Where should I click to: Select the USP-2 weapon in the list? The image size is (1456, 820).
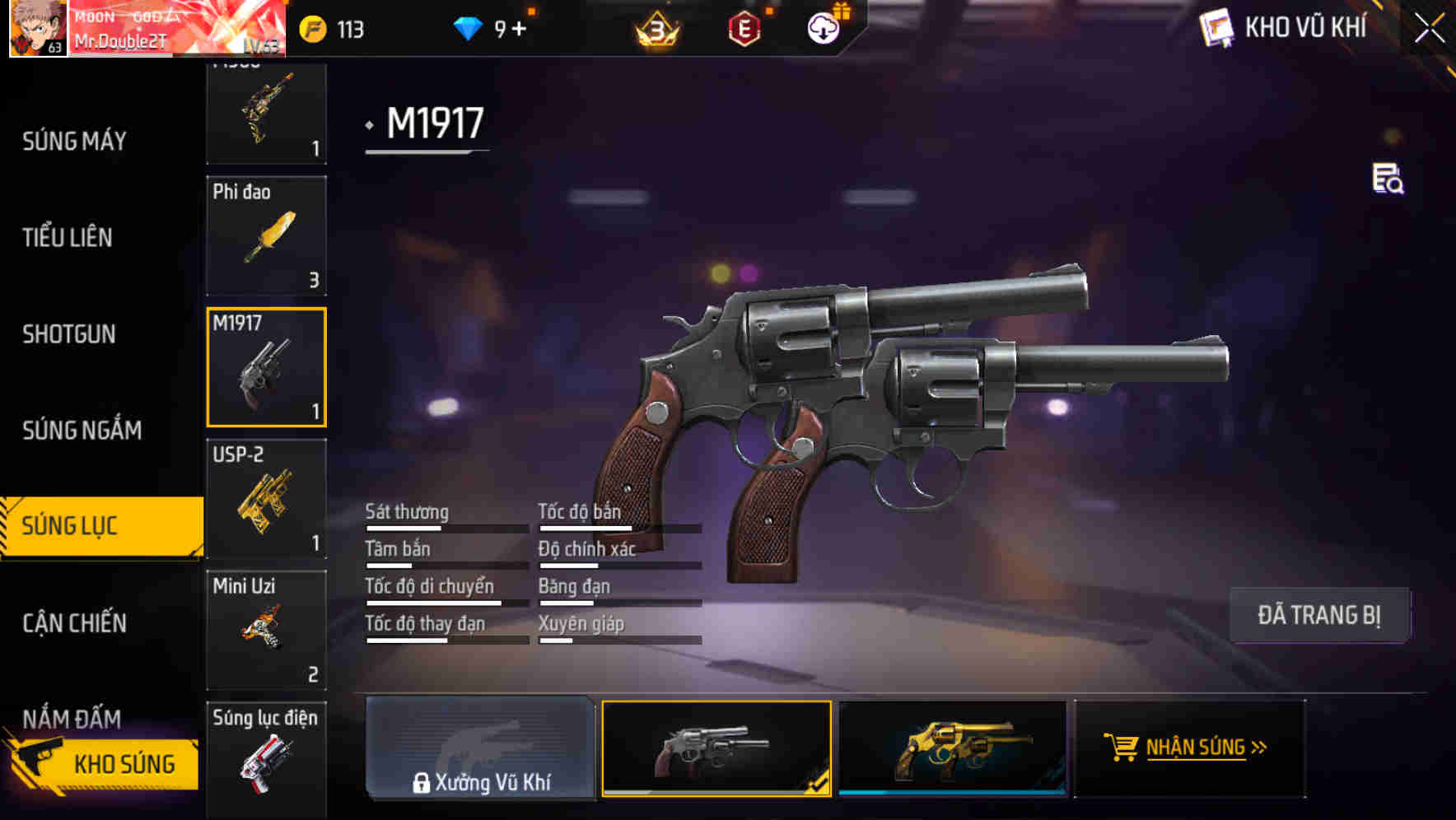tap(265, 498)
